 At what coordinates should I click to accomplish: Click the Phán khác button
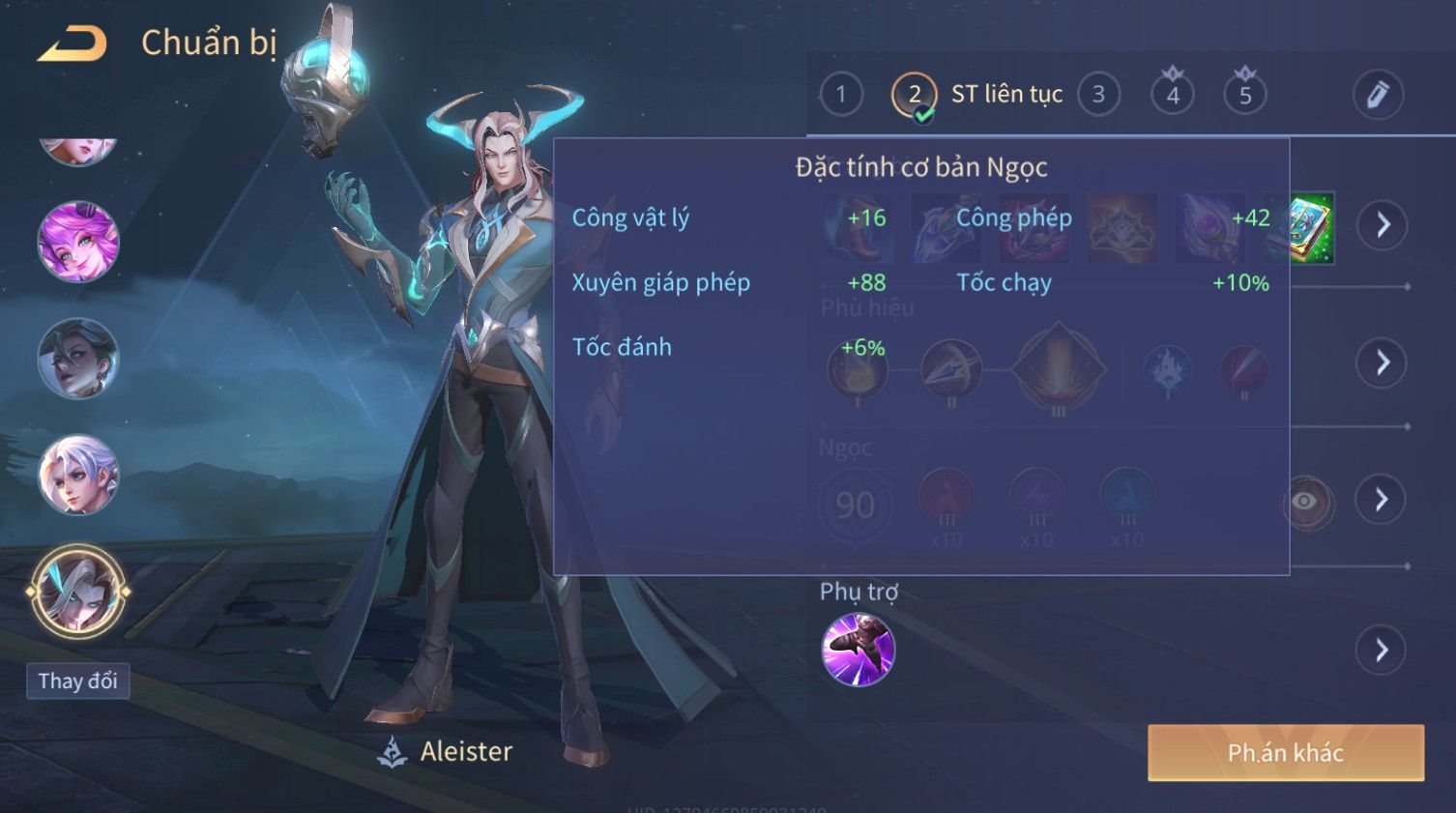point(1285,752)
